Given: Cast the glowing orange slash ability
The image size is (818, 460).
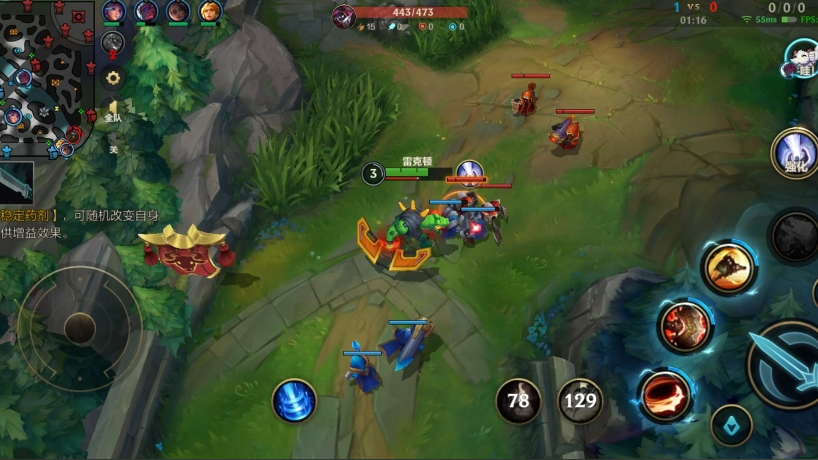Looking at the screenshot, I should tap(667, 393).
